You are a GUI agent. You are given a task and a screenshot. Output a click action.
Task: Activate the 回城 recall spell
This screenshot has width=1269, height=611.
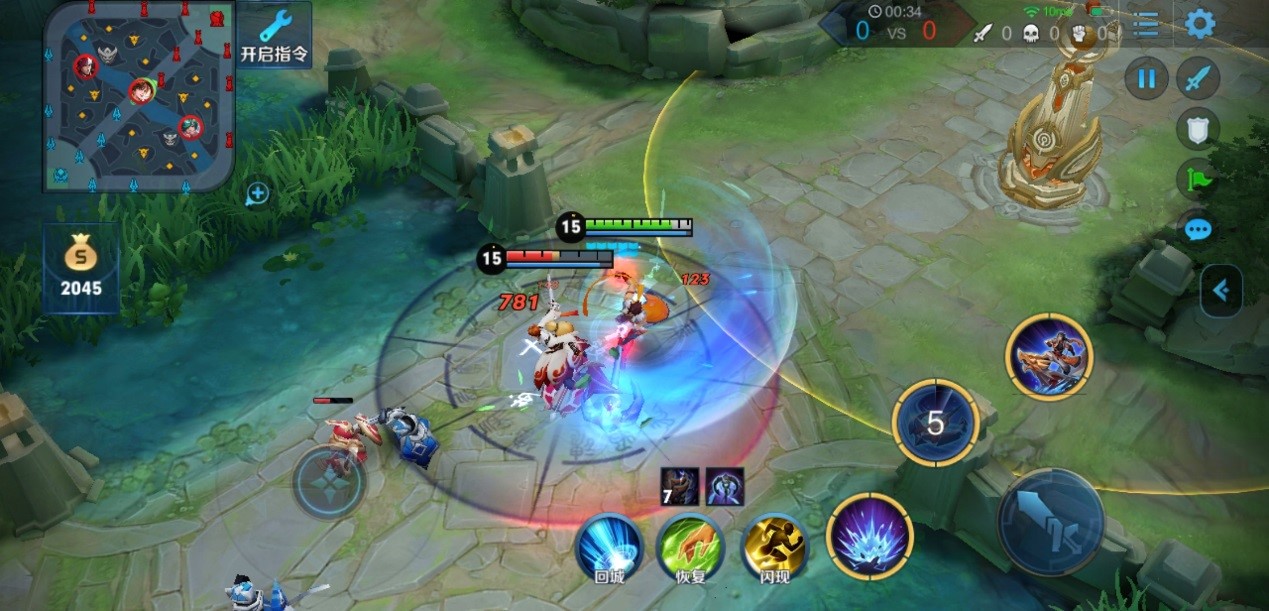pos(609,546)
